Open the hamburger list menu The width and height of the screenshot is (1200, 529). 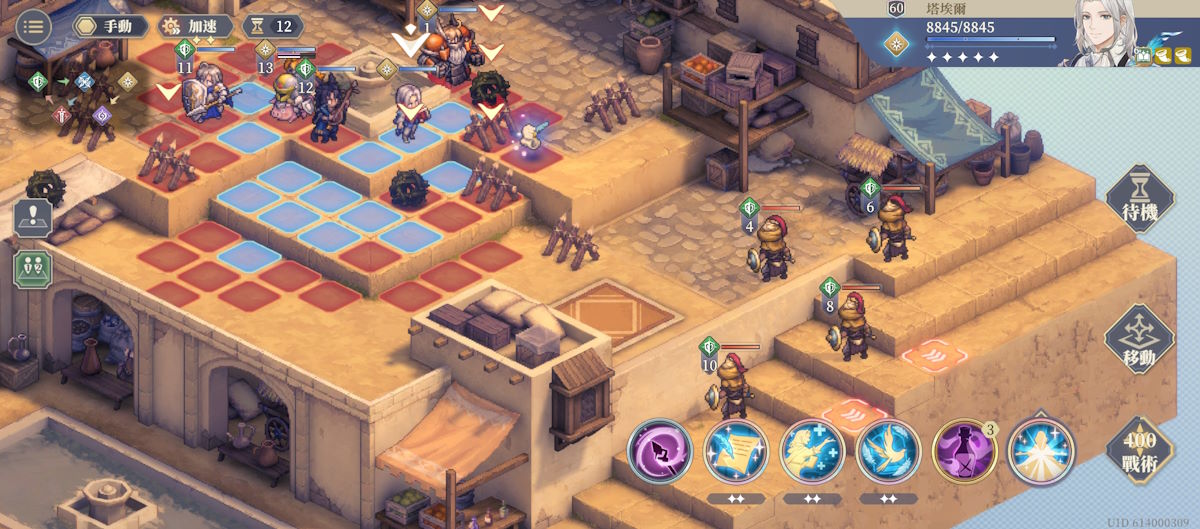[x=34, y=26]
